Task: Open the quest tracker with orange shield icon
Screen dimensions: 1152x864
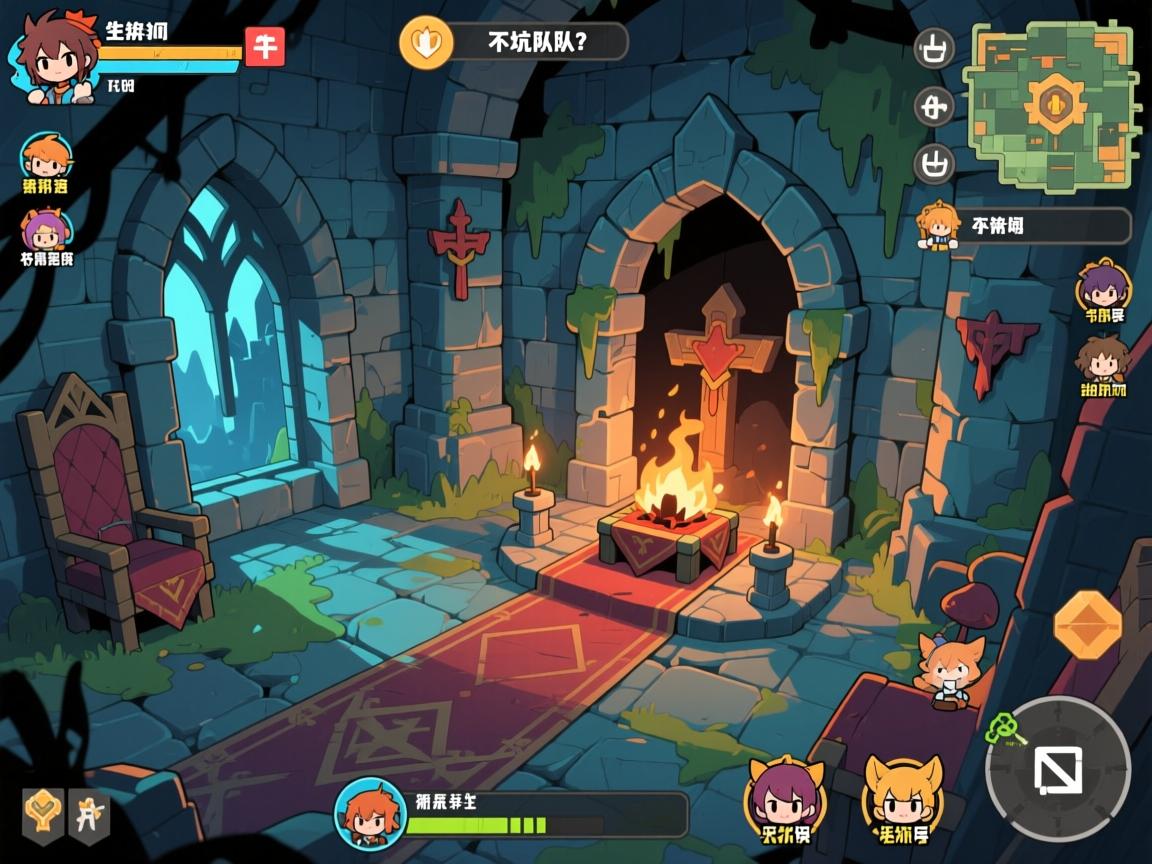Action: pos(514,42)
